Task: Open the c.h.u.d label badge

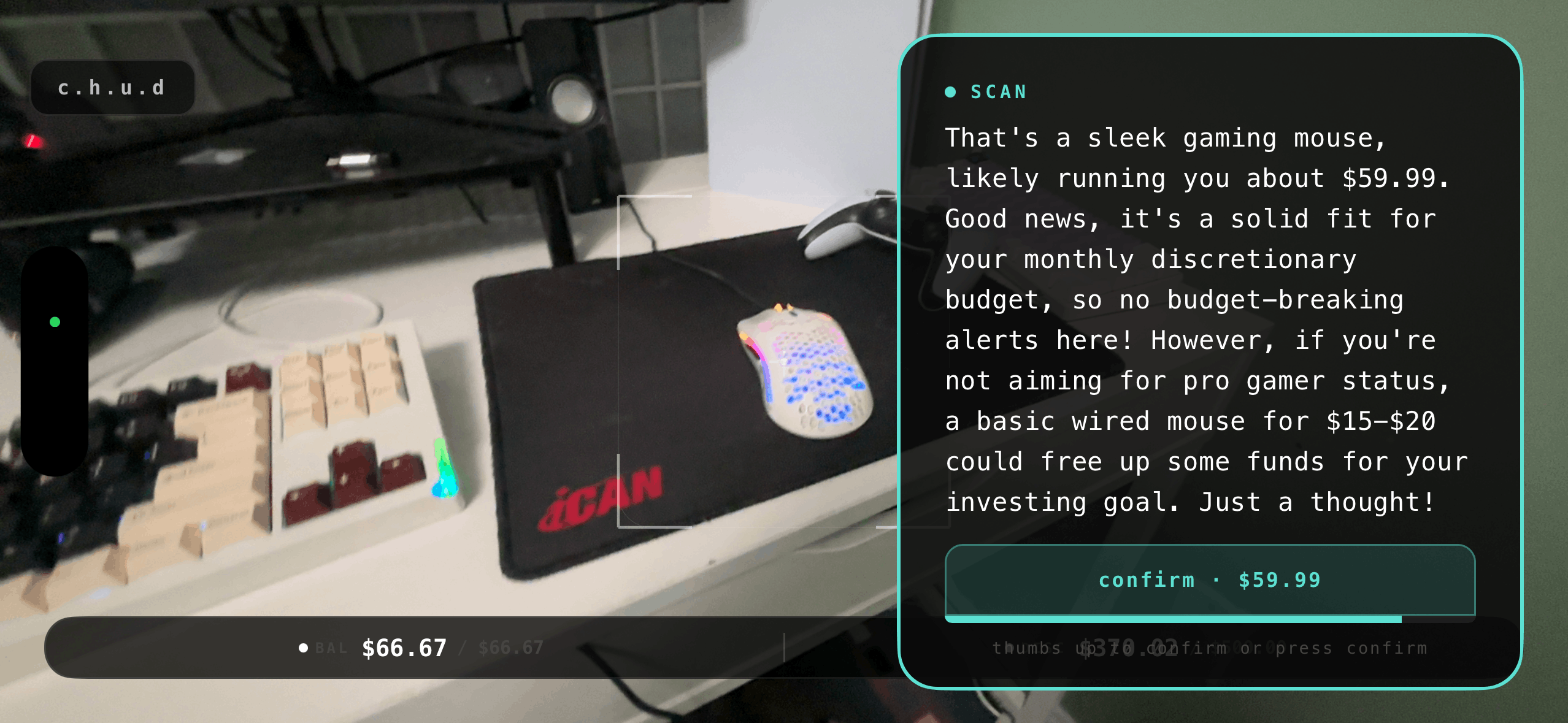Action: tap(112, 88)
